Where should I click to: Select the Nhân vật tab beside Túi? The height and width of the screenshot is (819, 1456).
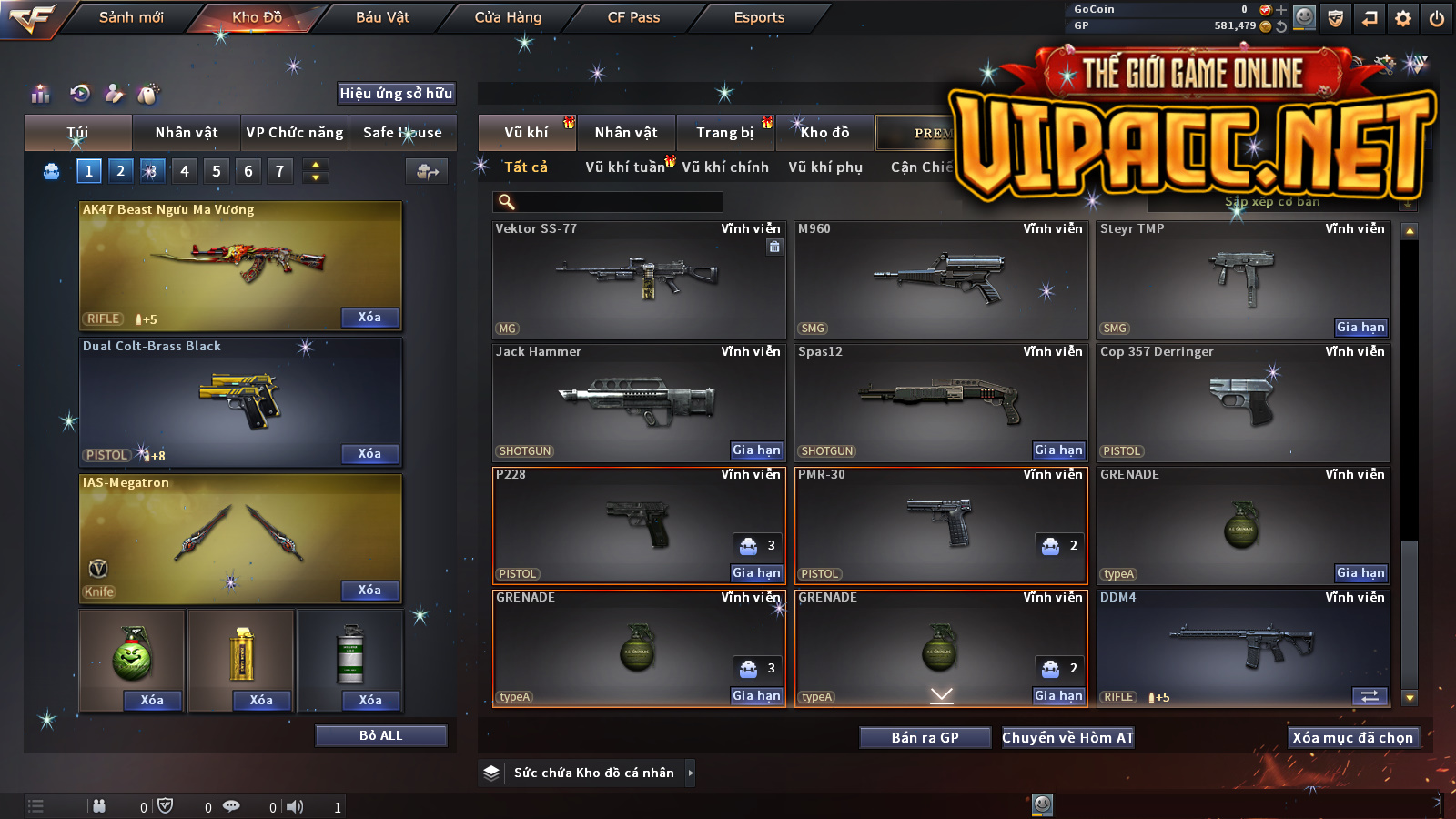tap(187, 133)
